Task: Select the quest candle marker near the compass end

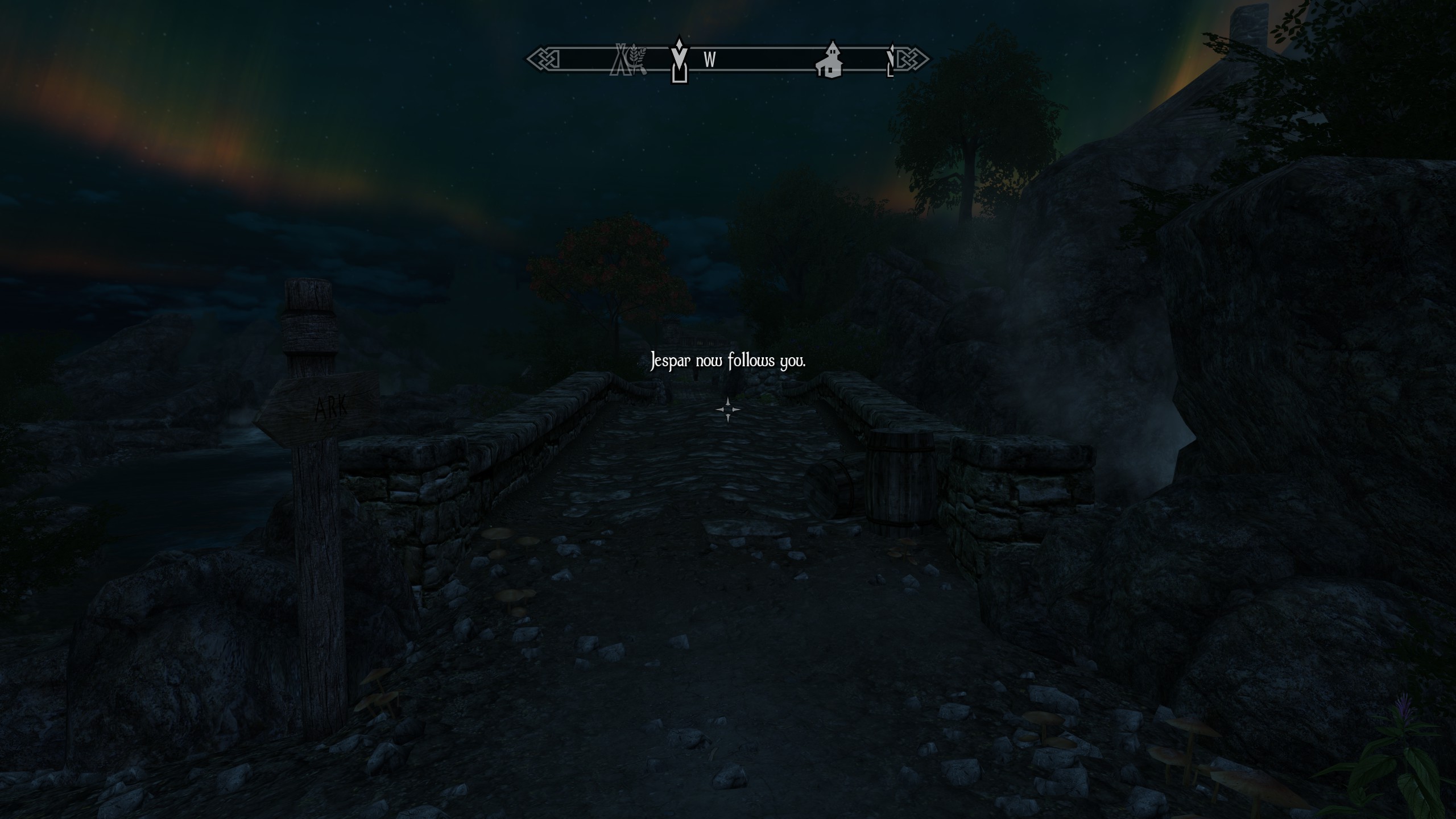Action: (x=890, y=60)
